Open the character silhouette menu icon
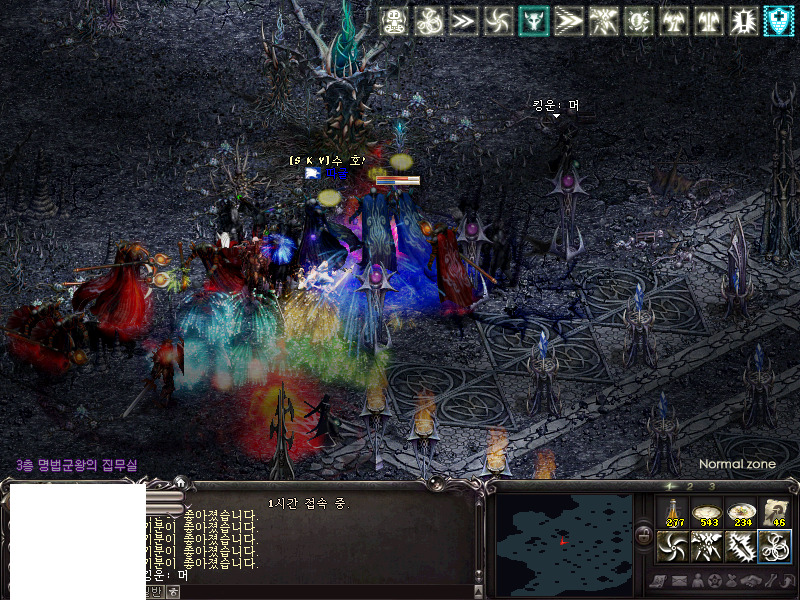The height and width of the screenshot is (600, 800). (697, 581)
